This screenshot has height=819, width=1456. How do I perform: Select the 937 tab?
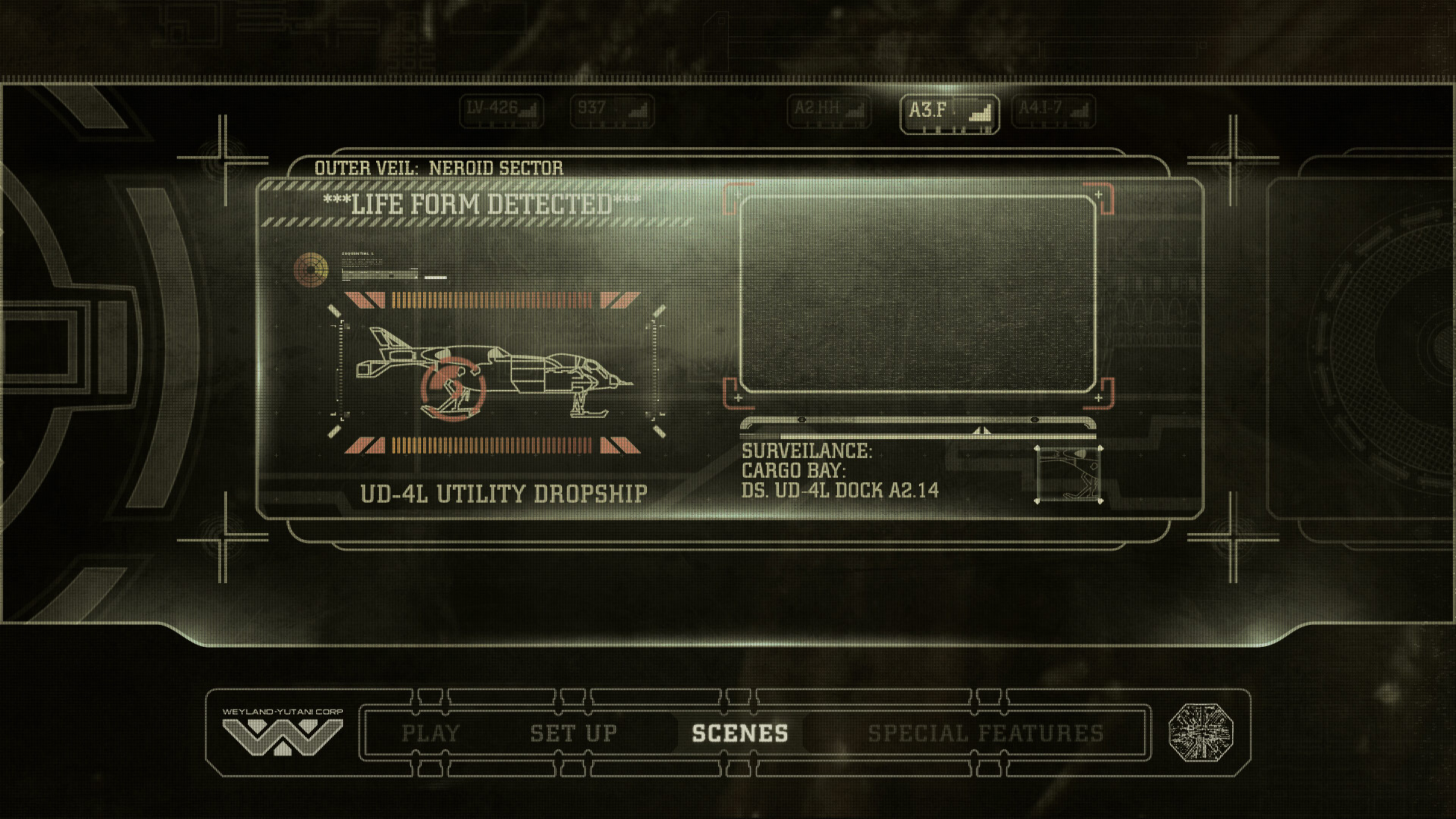611,111
